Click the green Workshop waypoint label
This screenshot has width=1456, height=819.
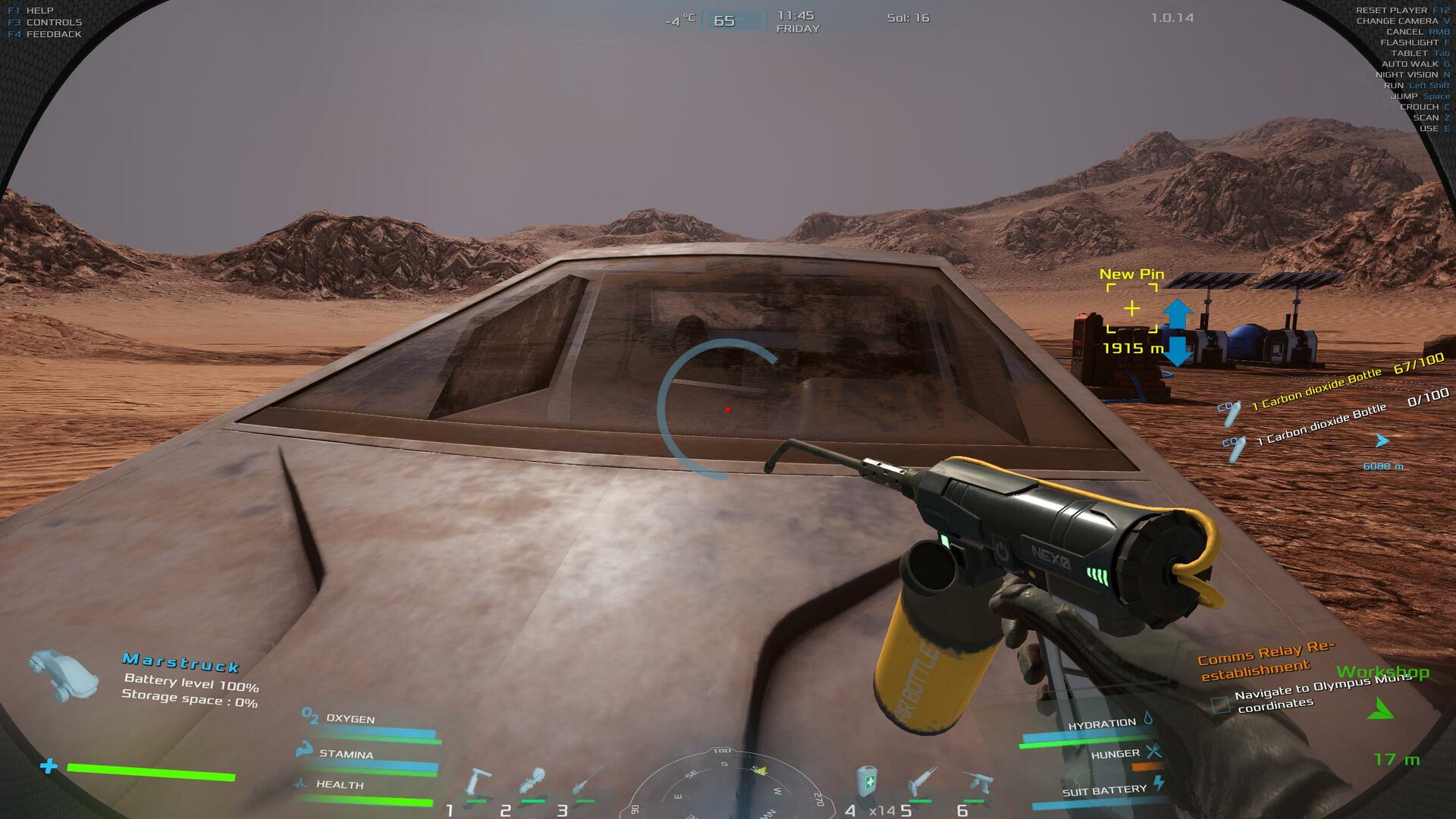pyautogui.click(x=1382, y=672)
